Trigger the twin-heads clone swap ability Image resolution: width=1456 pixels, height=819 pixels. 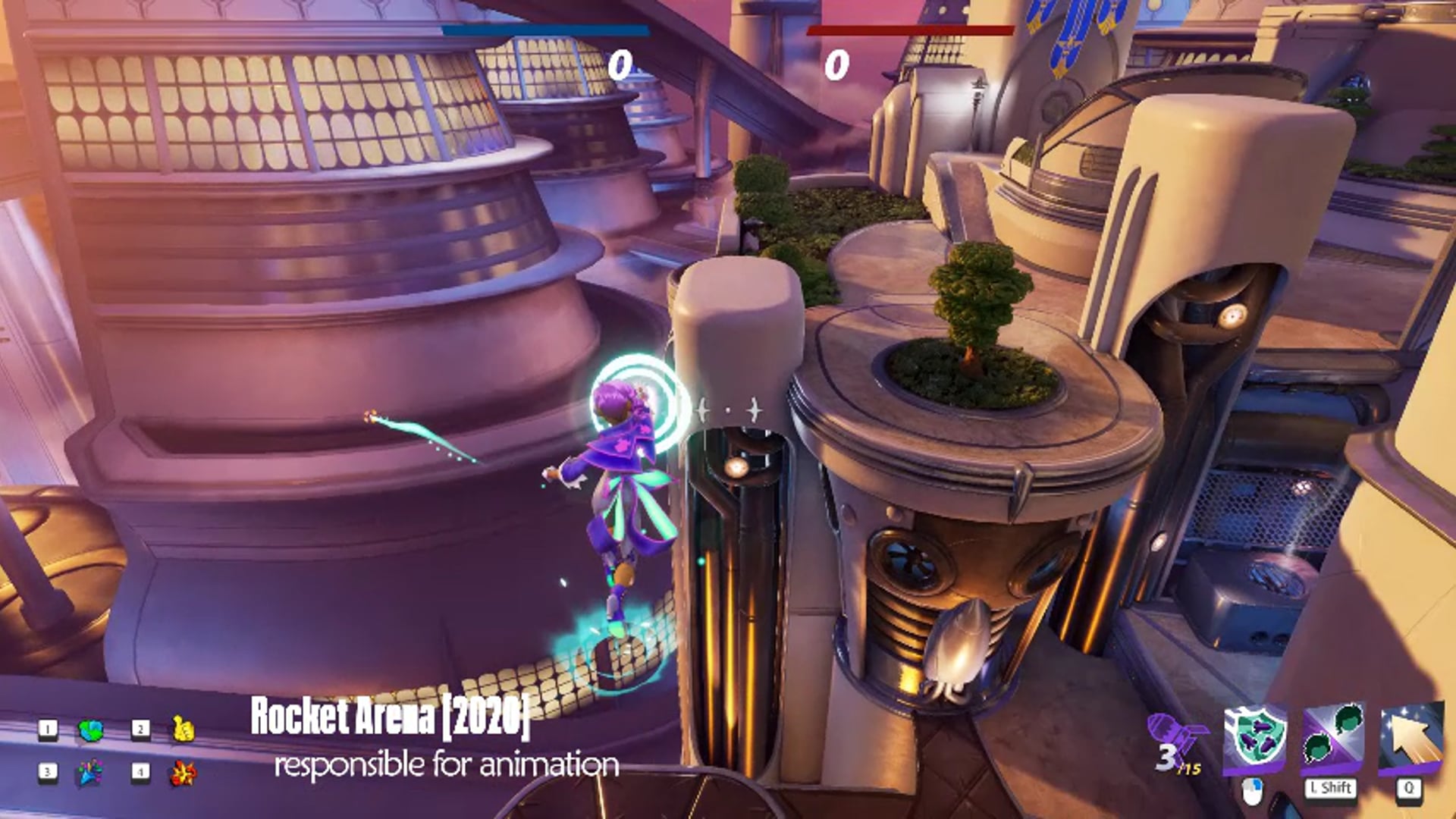click(x=1332, y=738)
